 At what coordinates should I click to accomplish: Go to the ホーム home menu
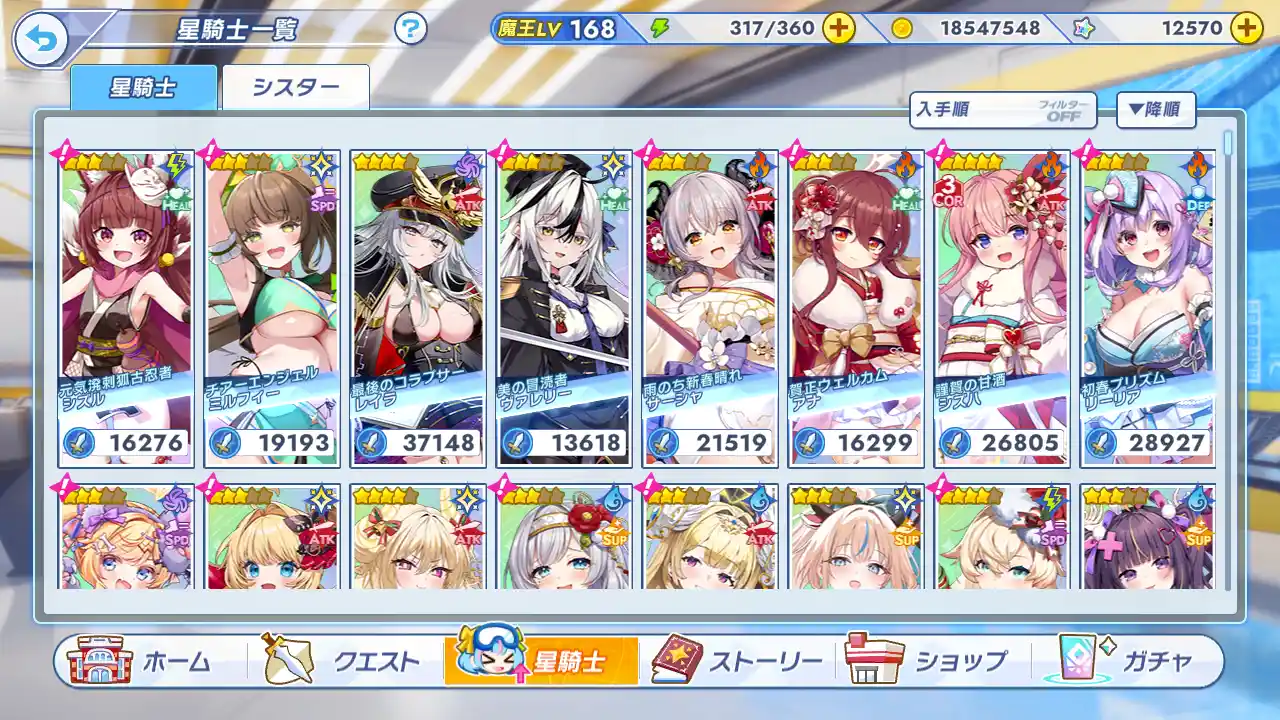coord(140,661)
